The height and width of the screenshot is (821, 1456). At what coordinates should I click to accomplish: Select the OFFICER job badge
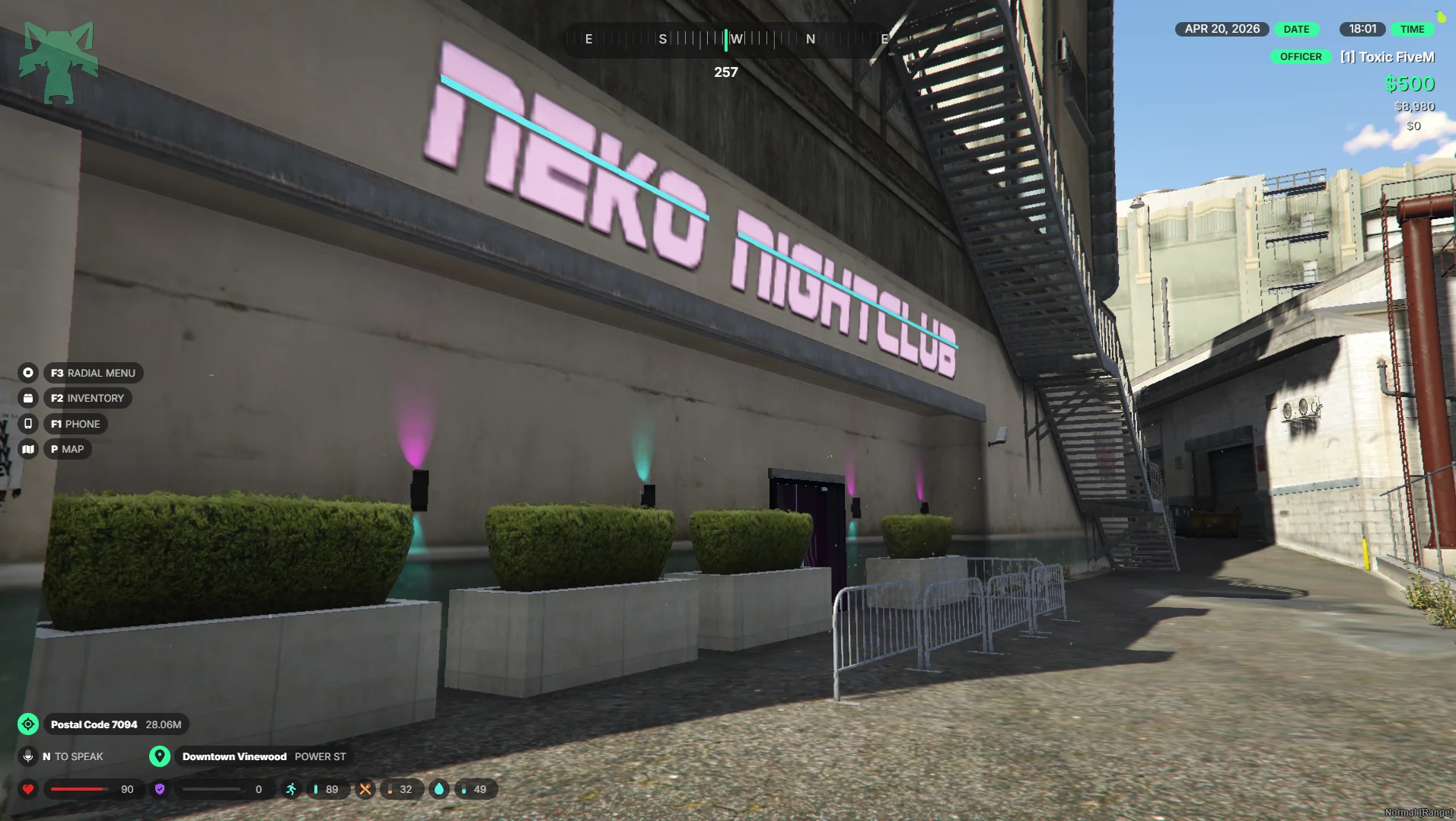[x=1300, y=57]
